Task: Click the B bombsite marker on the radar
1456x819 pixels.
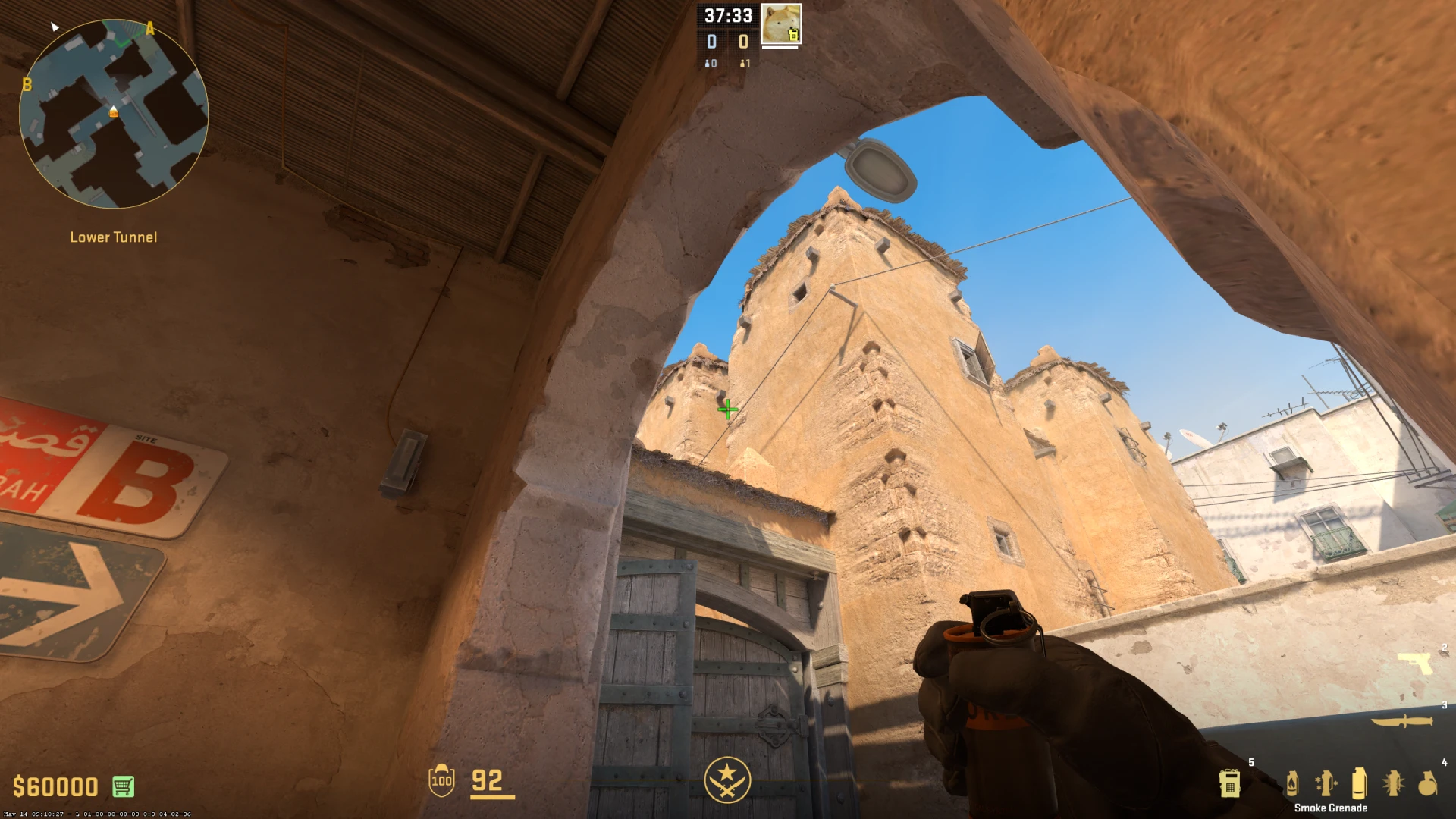Action: point(29,83)
